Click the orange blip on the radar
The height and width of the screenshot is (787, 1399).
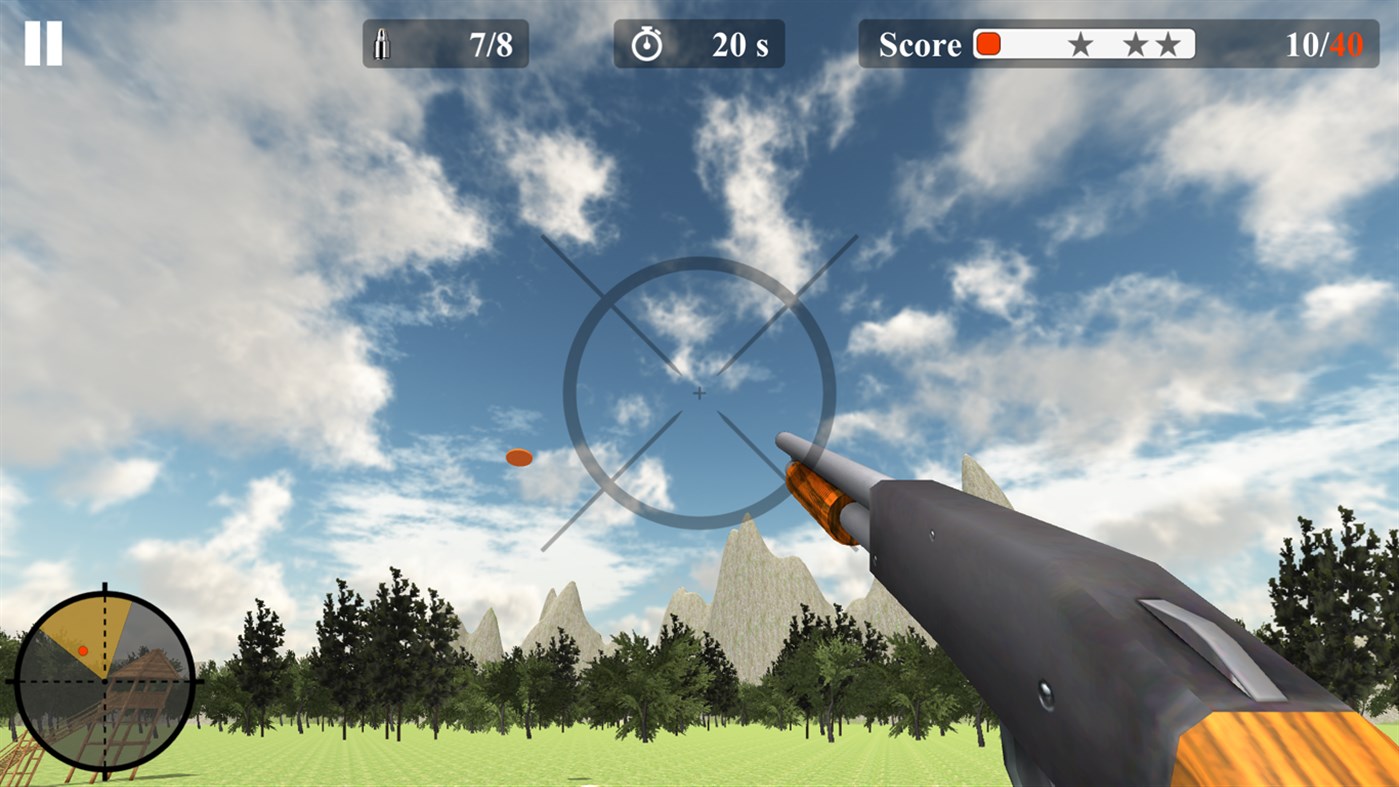pyautogui.click(x=85, y=650)
